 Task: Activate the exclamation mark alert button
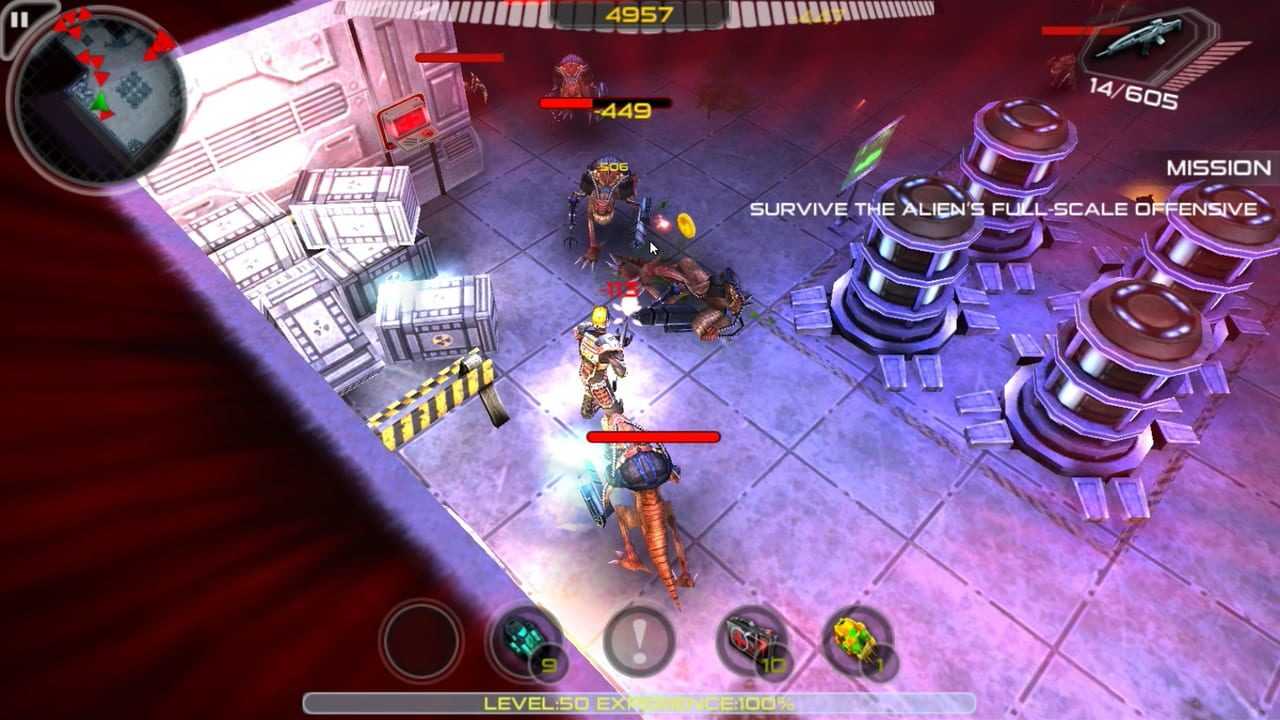639,640
